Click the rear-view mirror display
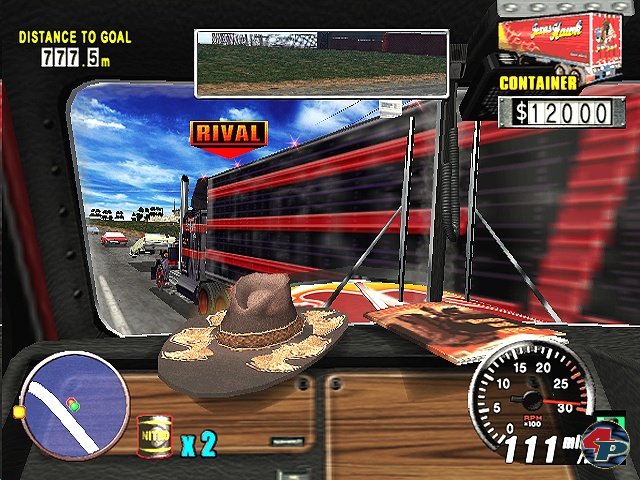The width and height of the screenshot is (640, 480). (x=321, y=63)
